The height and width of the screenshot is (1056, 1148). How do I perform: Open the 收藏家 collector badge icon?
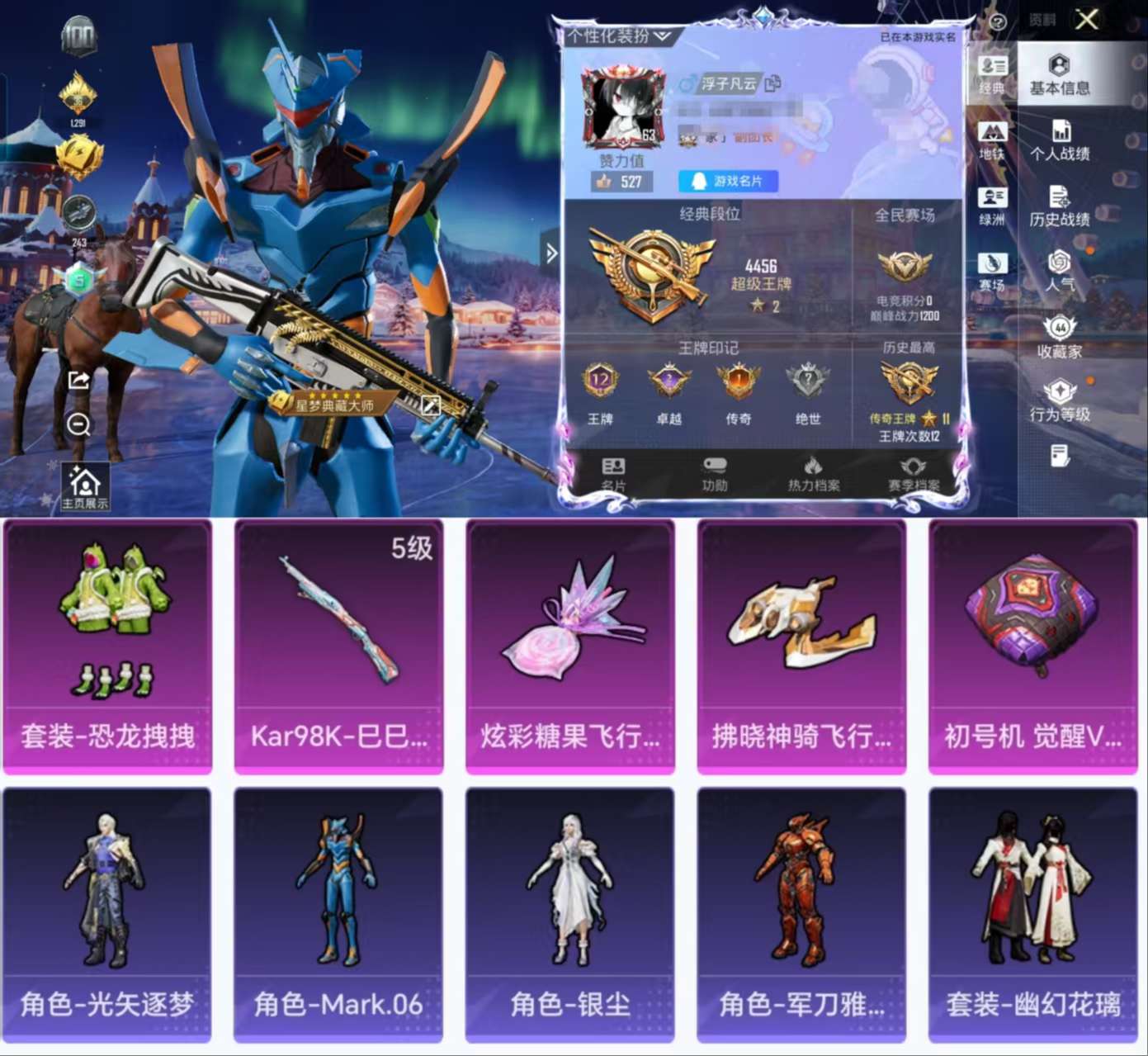pos(1059,335)
